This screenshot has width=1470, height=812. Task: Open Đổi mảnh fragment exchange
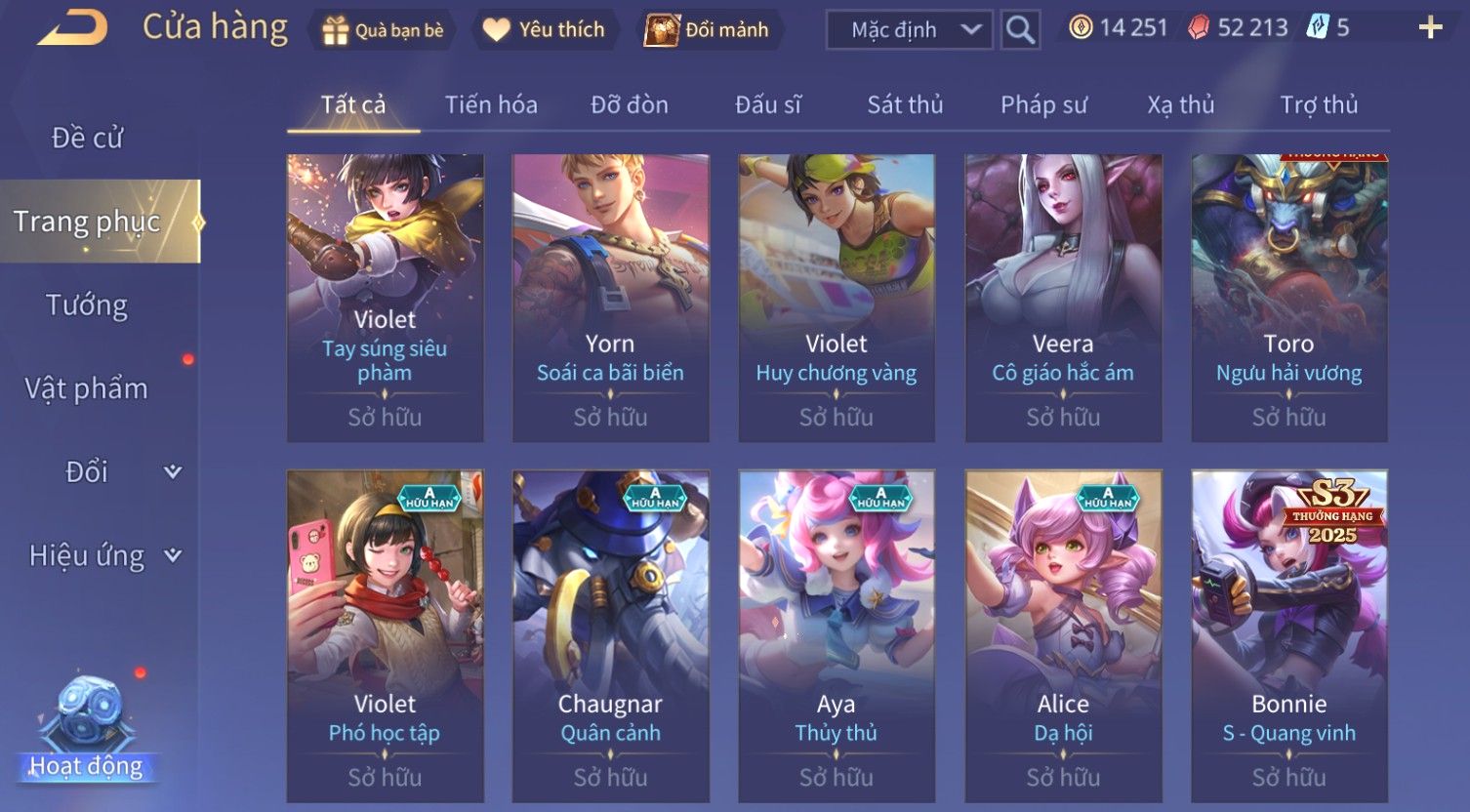pyautogui.click(x=708, y=30)
